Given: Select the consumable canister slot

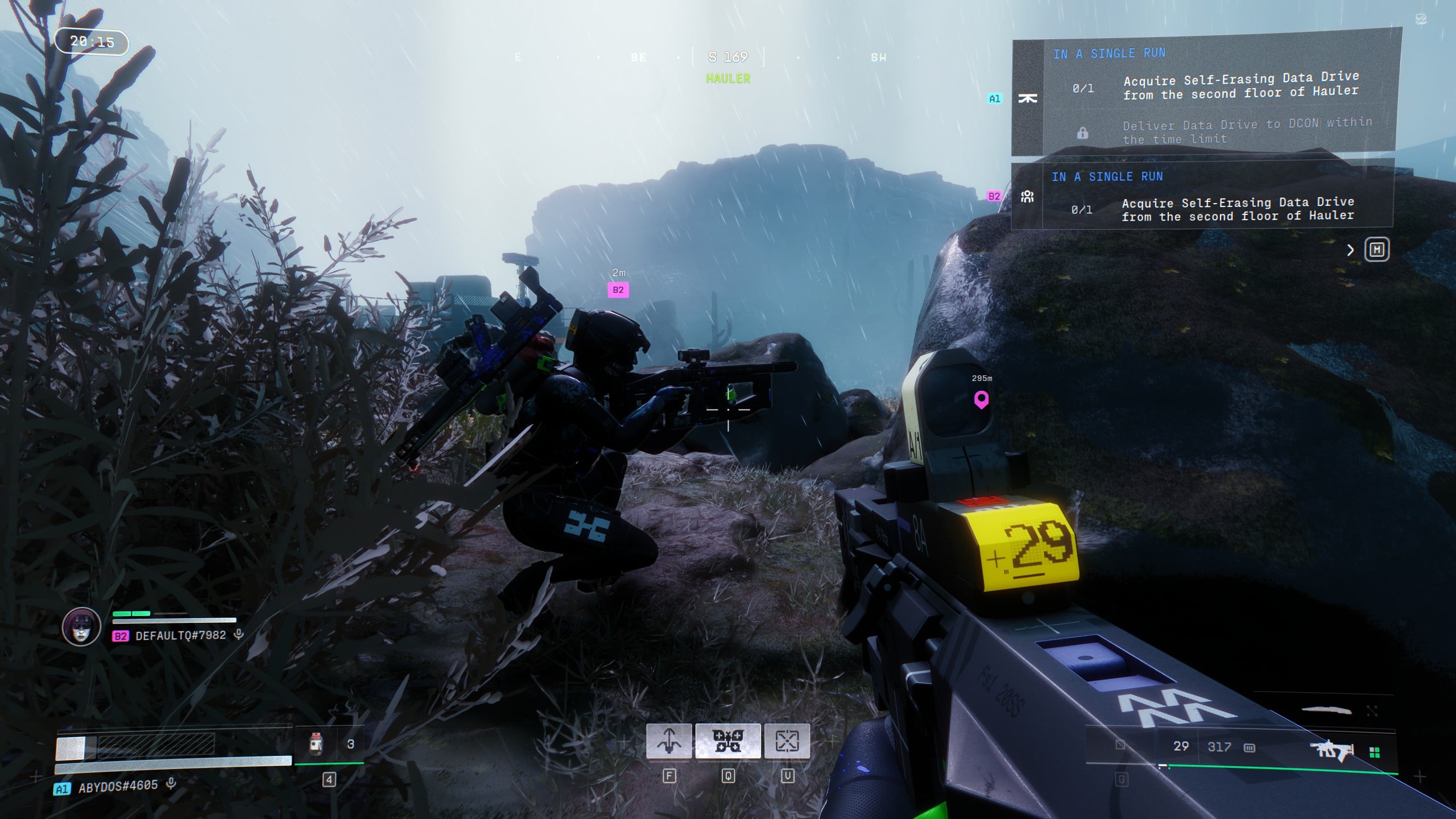Looking at the screenshot, I should pyautogui.click(x=316, y=744).
